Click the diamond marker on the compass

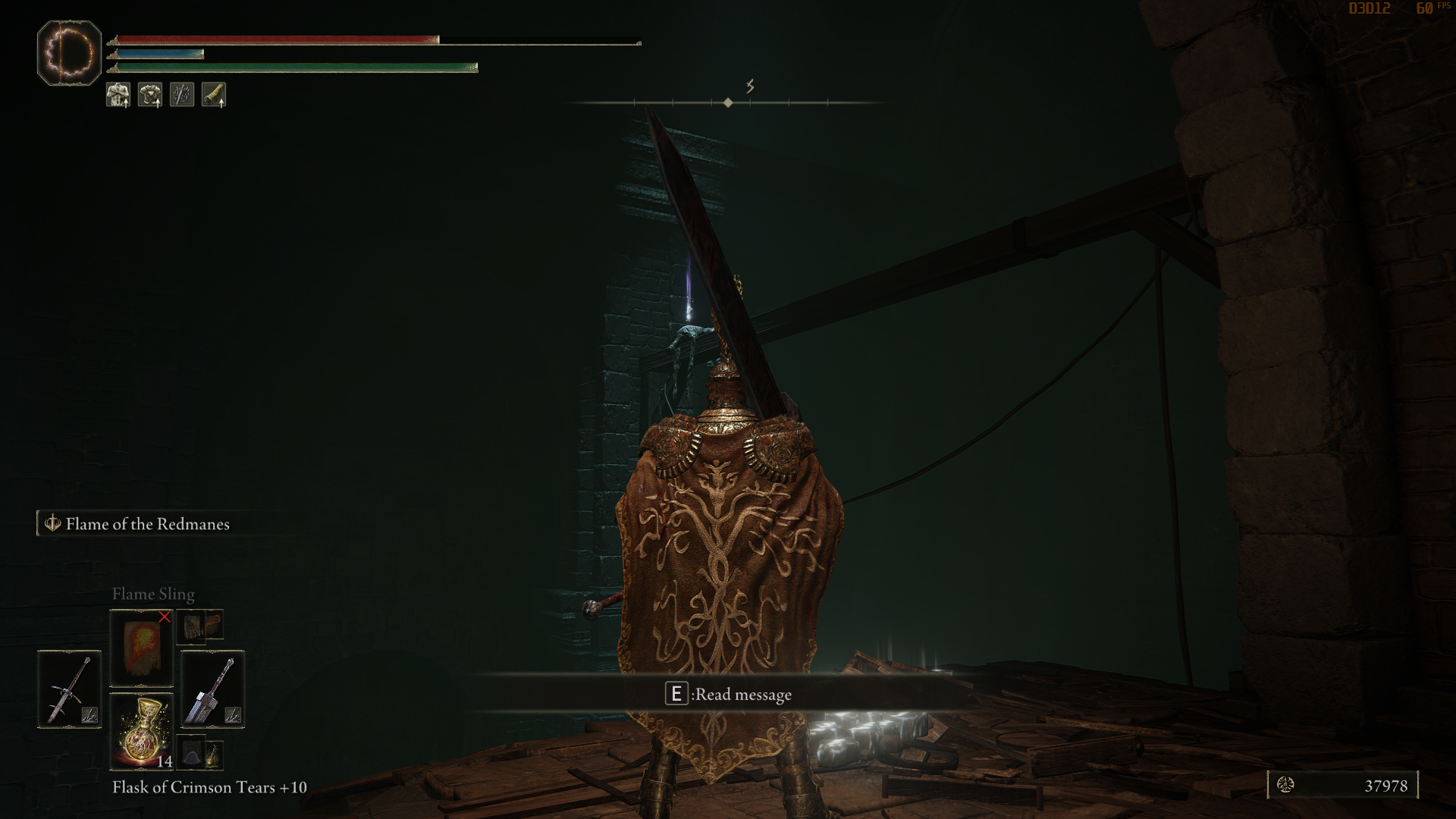point(729,101)
